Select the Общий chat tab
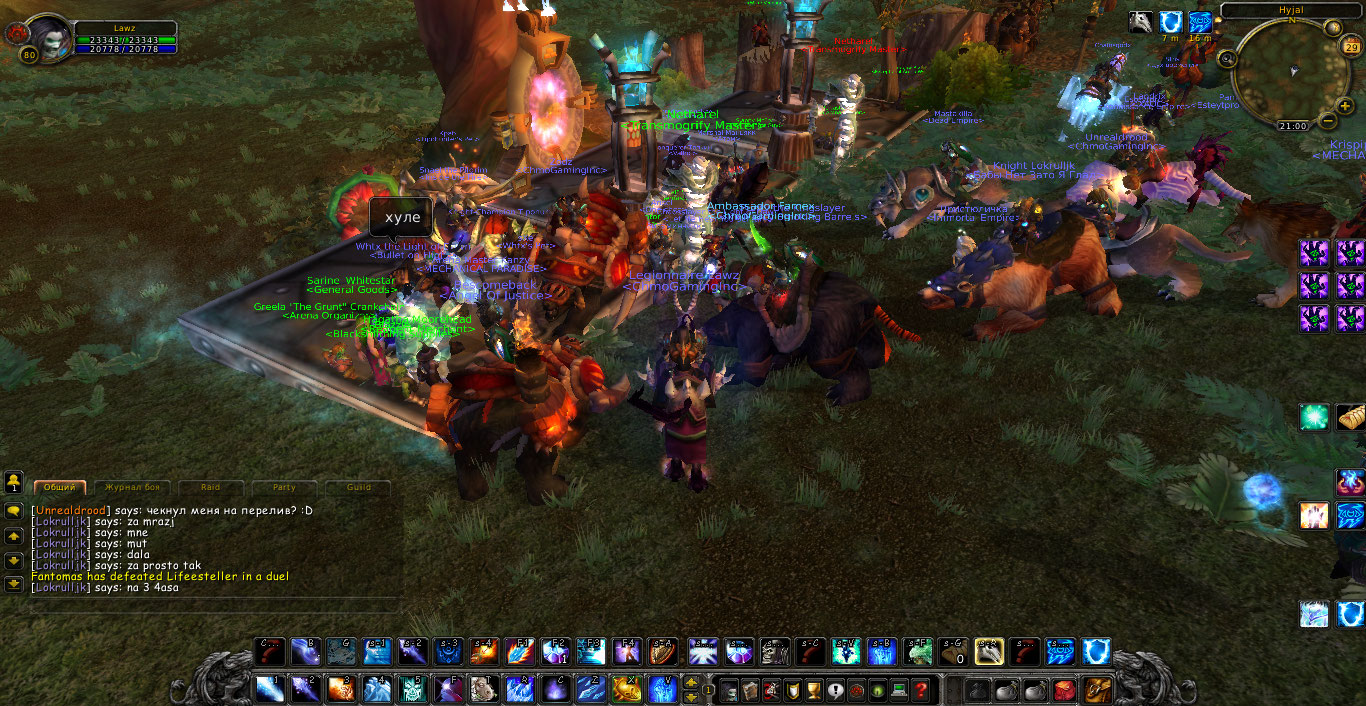This screenshot has width=1366, height=706. [59, 487]
